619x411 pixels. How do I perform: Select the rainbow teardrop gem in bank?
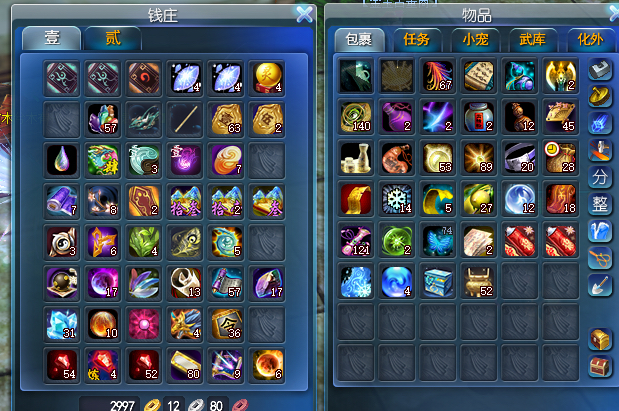(x=61, y=159)
